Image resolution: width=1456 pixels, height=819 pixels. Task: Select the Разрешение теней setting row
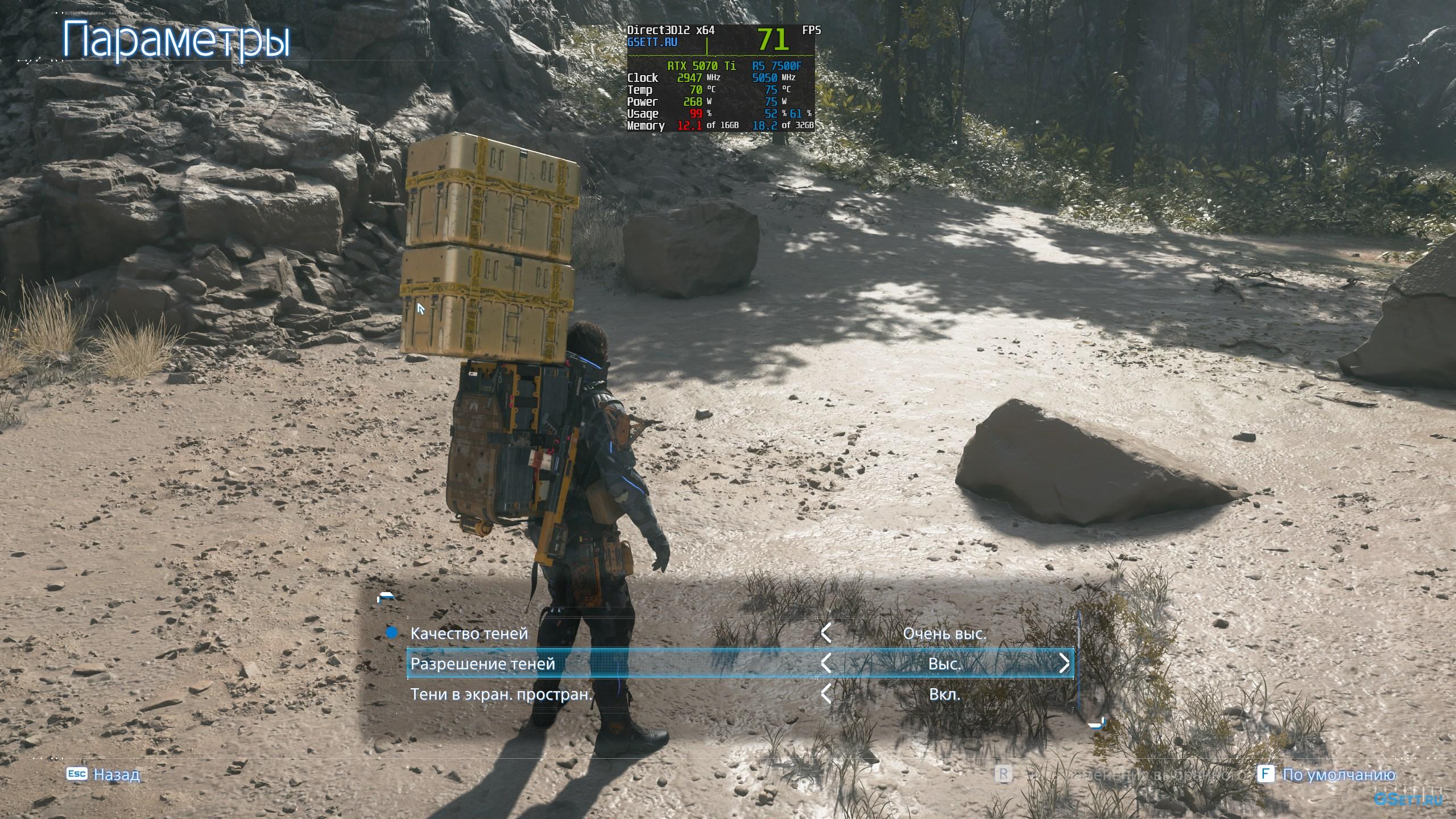click(x=483, y=664)
